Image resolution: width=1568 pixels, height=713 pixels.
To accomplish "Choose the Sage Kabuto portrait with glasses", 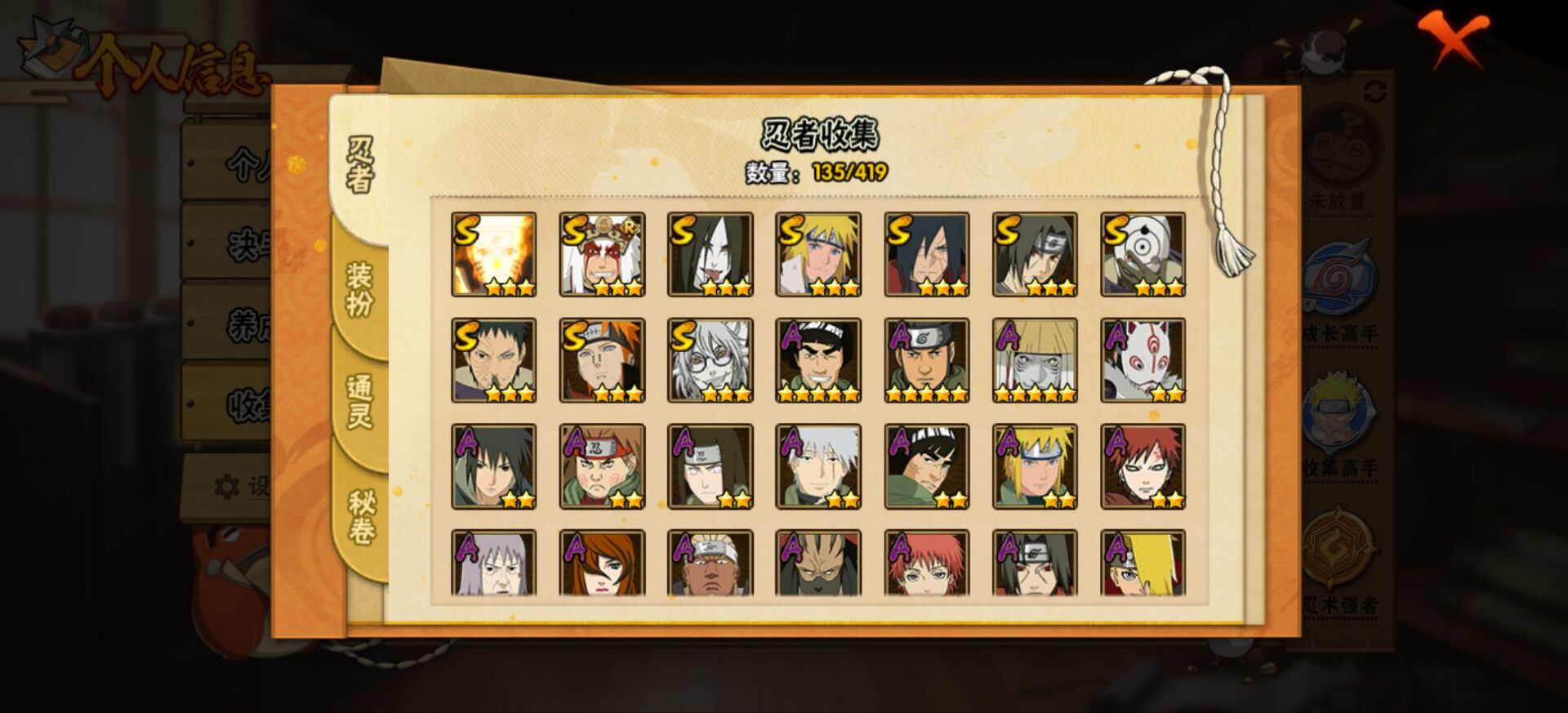I will (x=710, y=360).
